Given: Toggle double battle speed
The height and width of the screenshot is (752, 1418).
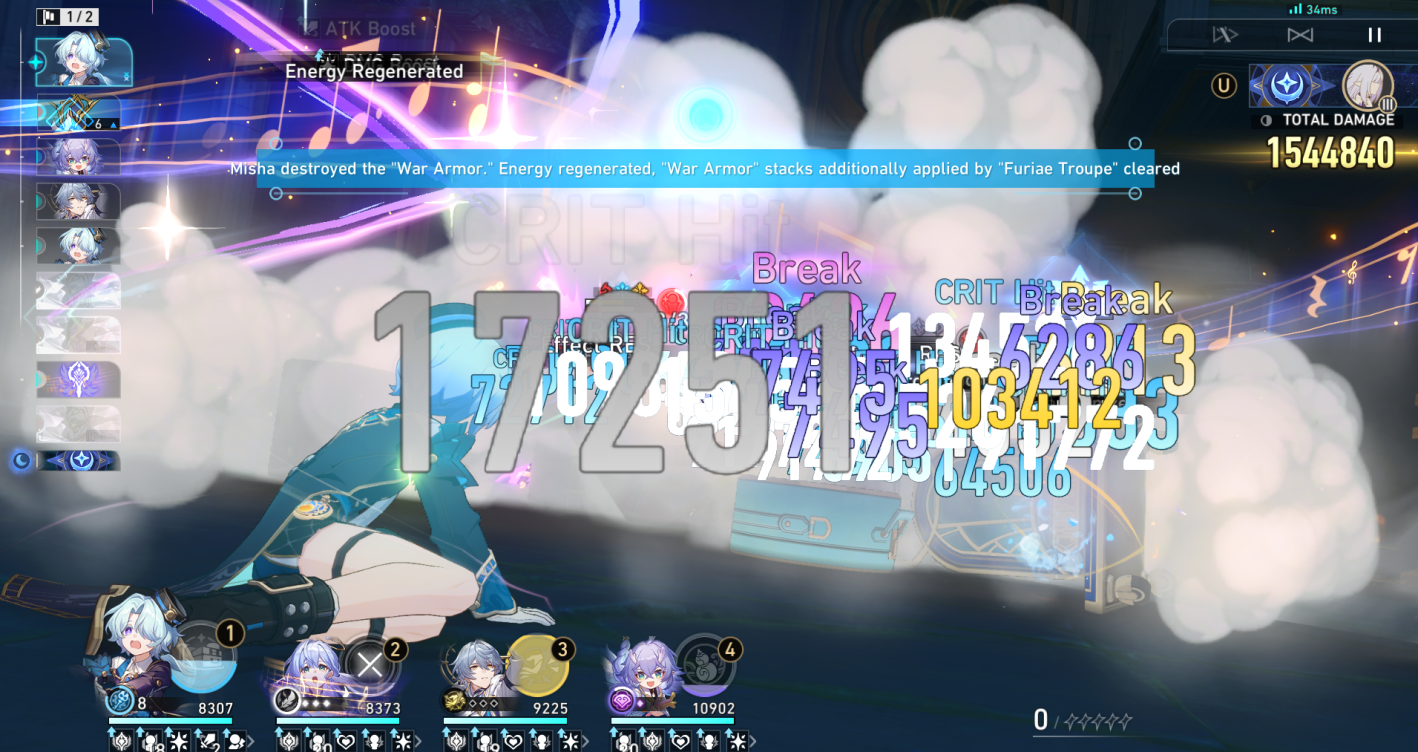Looking at the screenshot, I should [1300, 35].
